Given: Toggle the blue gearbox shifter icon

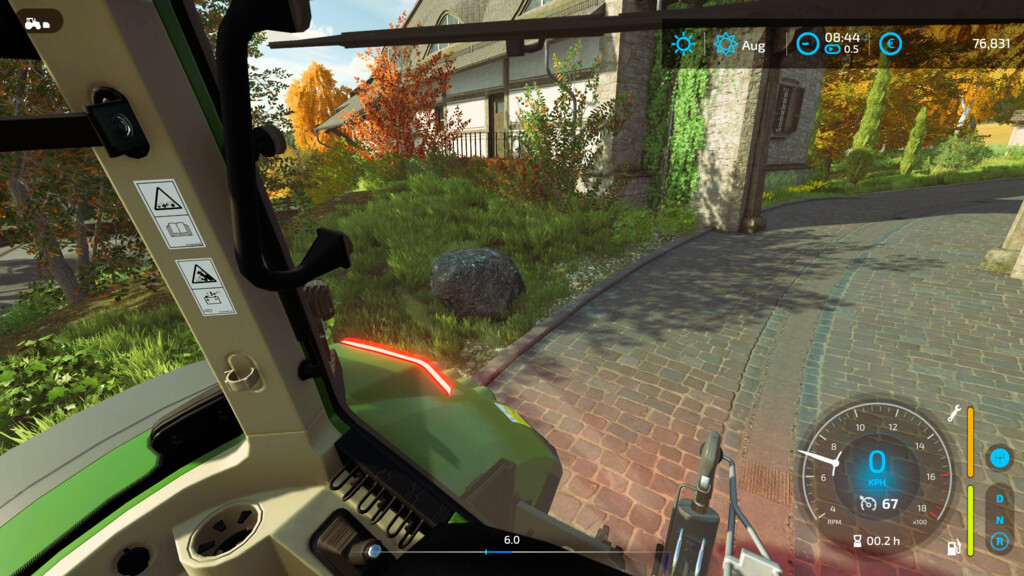Looking at the screenshot, I should coord(997,457).
